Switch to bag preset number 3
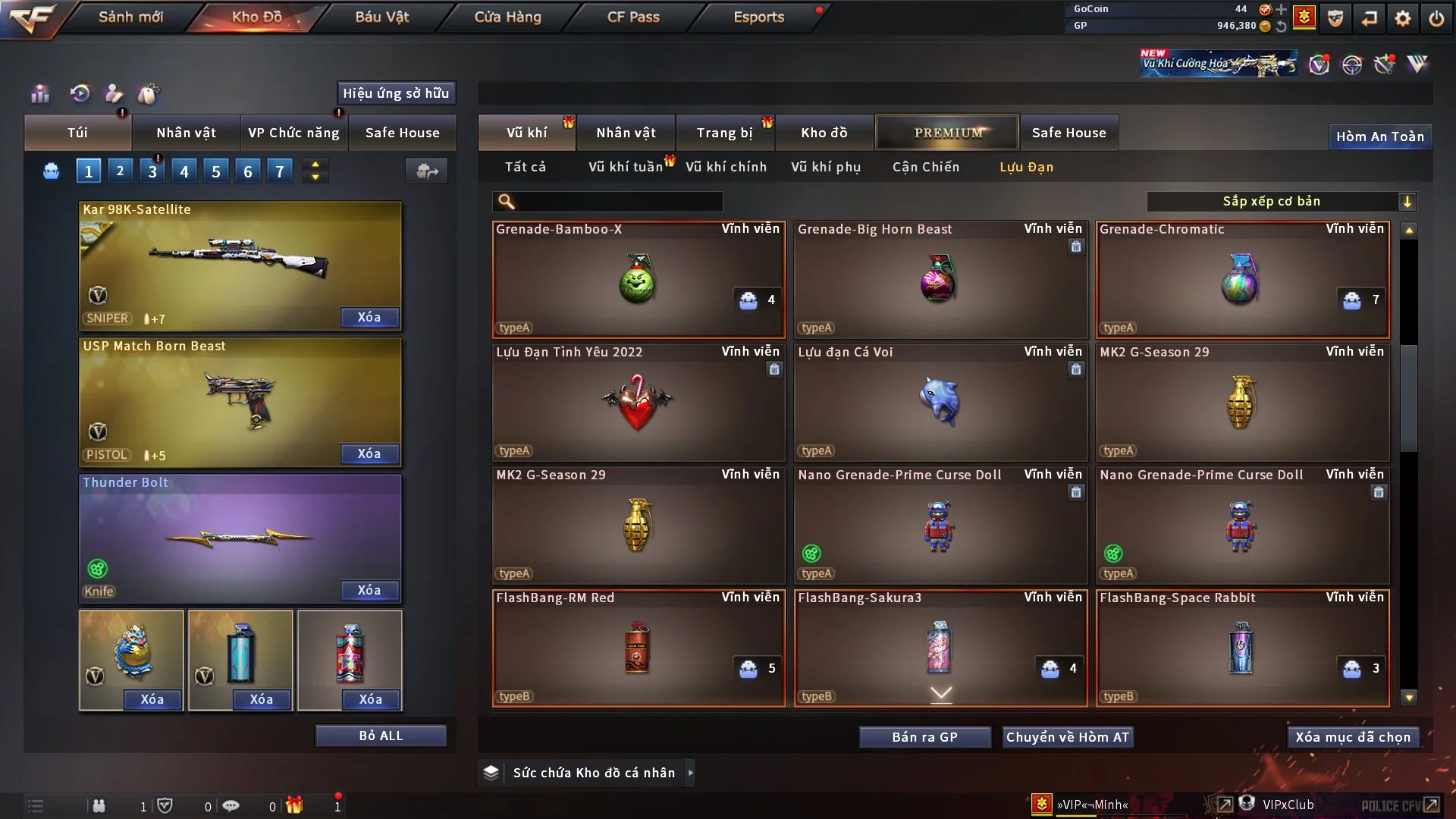 (152, 172)
